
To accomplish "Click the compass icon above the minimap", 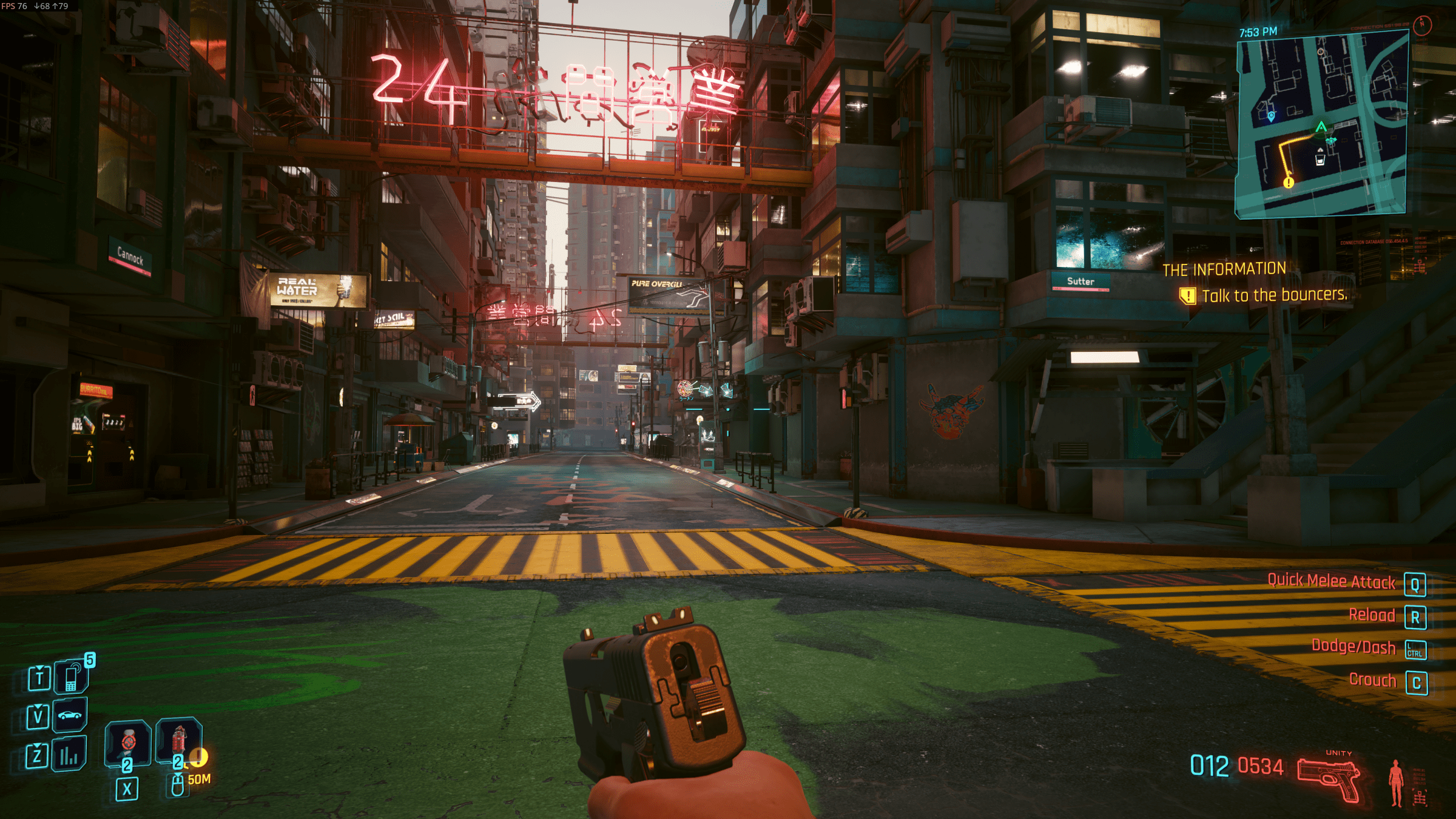I will pyautogui.click(x=1422, y=25).
